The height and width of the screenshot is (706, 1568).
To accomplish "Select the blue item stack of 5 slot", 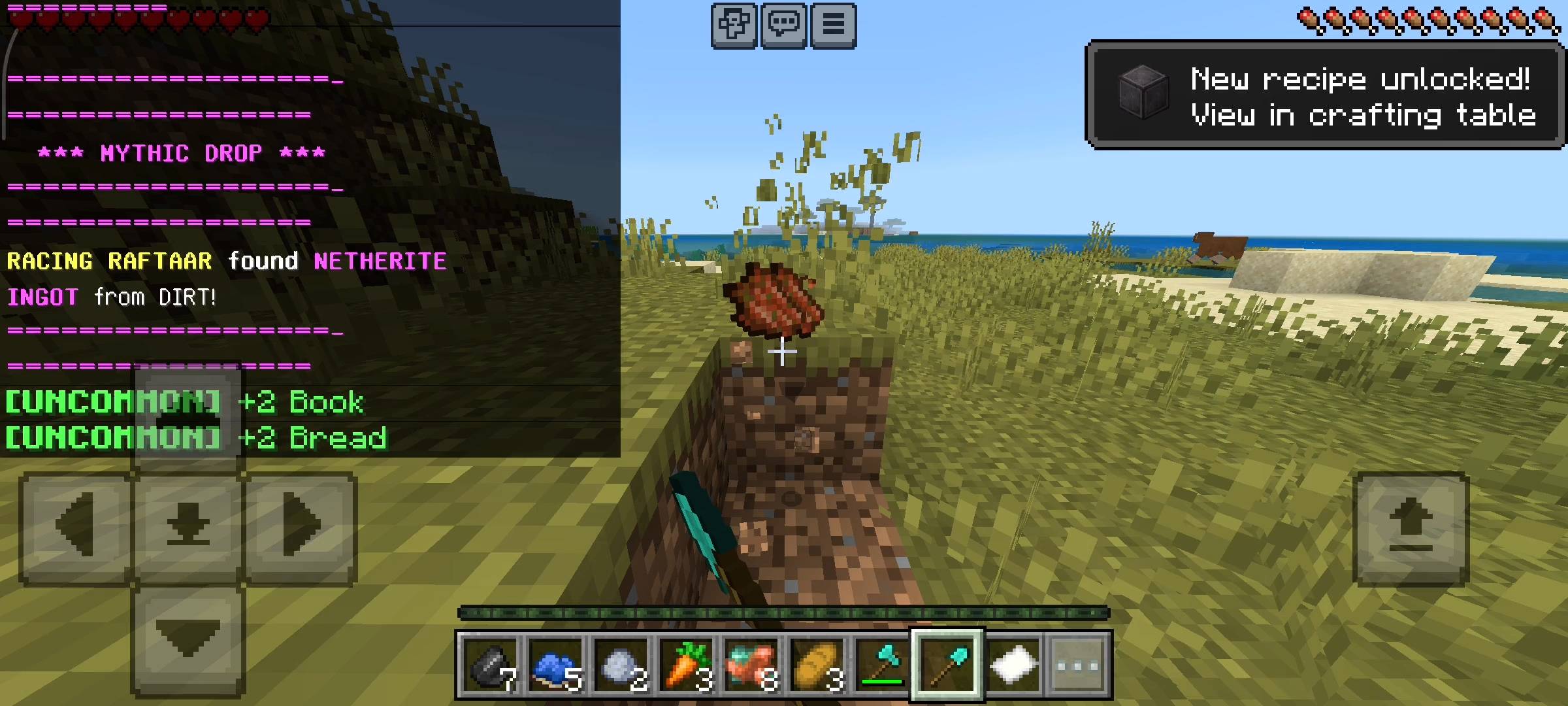I will coord(555,665).
